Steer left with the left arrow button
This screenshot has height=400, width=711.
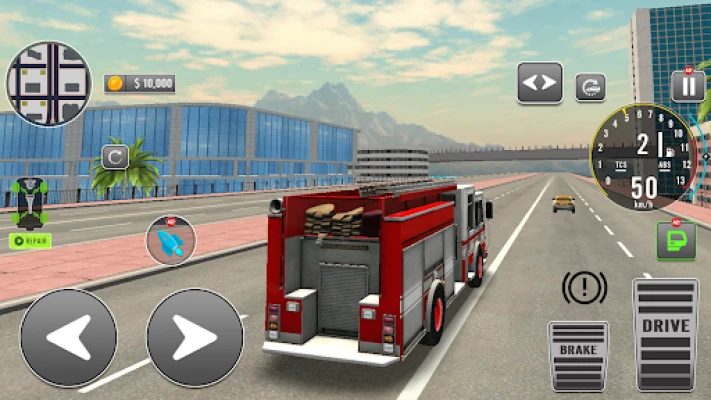[68, 338]
